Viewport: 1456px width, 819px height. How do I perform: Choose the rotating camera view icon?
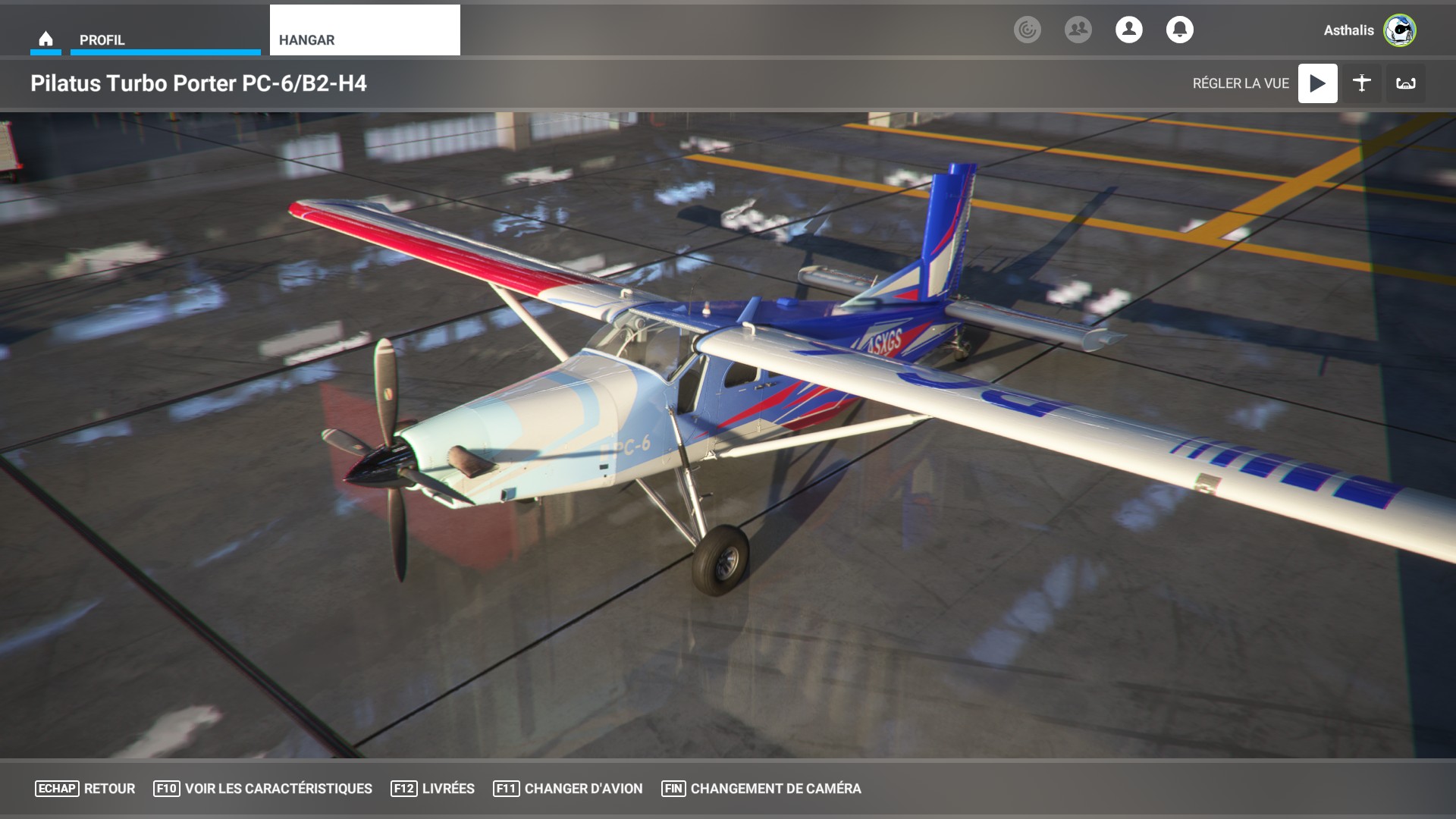[x=1406, y=83]
